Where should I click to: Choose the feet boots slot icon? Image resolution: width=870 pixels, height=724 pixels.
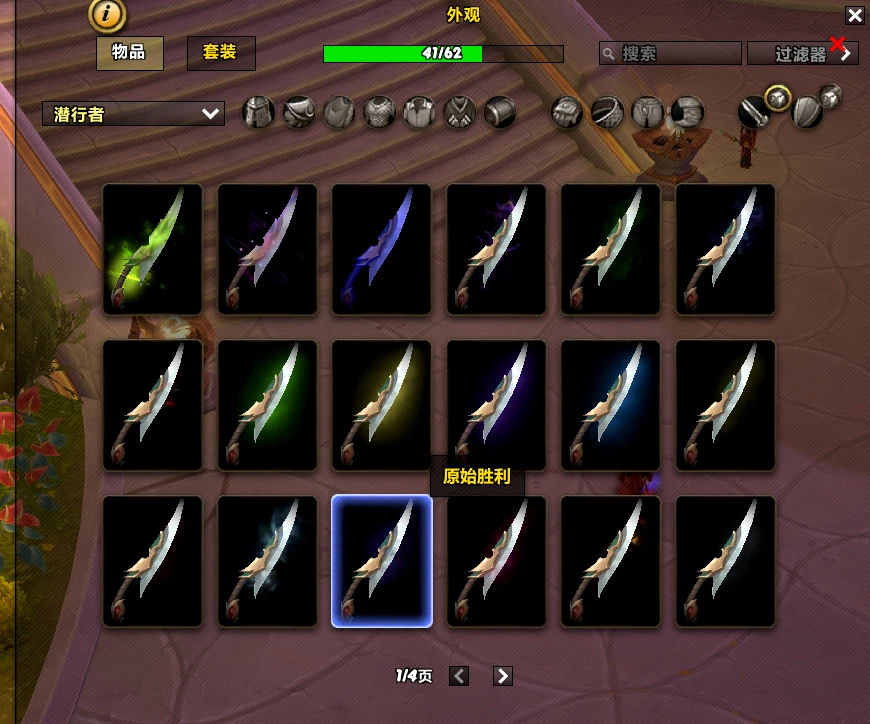click(687, 113)
